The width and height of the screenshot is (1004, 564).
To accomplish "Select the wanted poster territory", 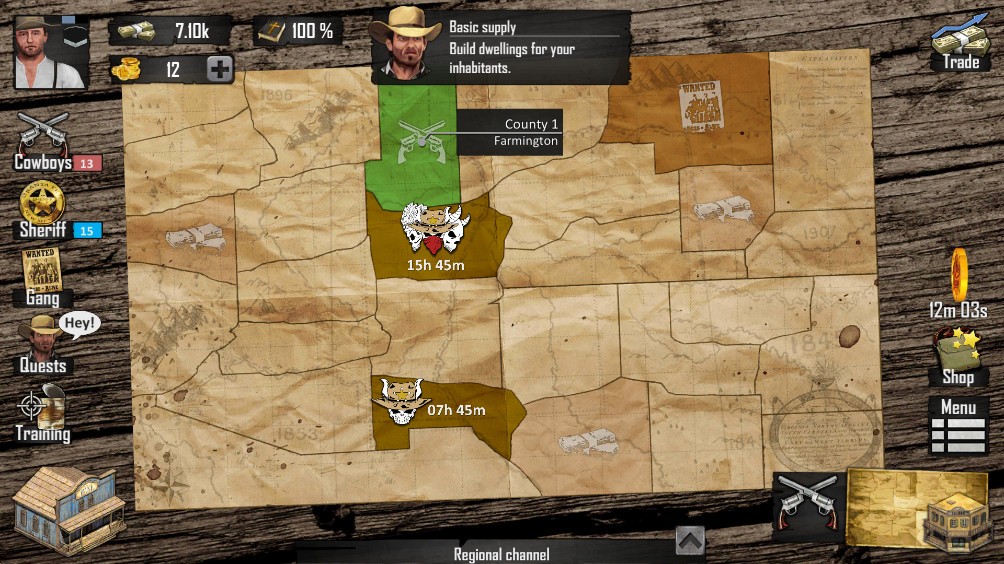I will pos(701,103).
